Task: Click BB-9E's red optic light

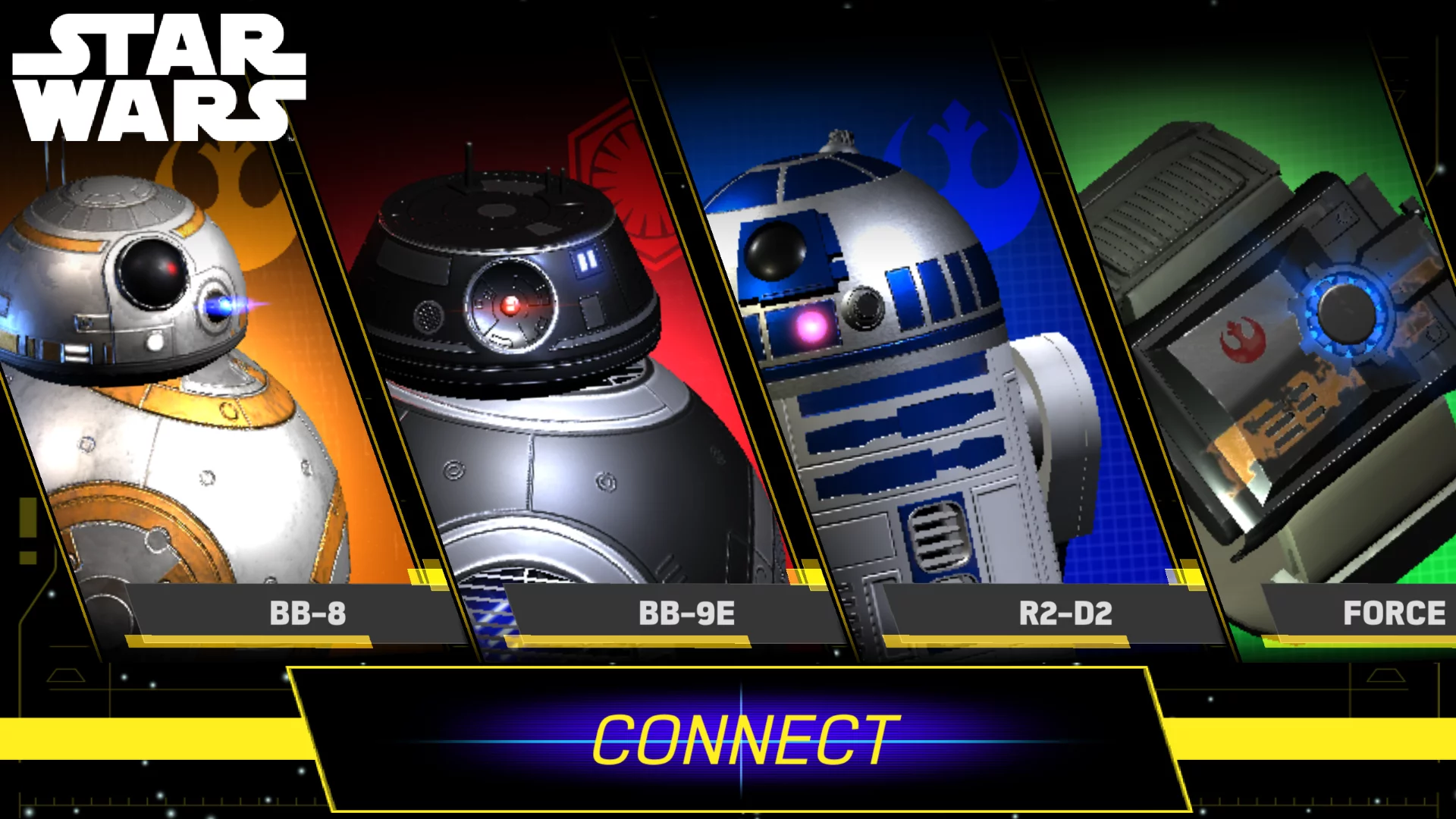Action: [x=510, y=304]
